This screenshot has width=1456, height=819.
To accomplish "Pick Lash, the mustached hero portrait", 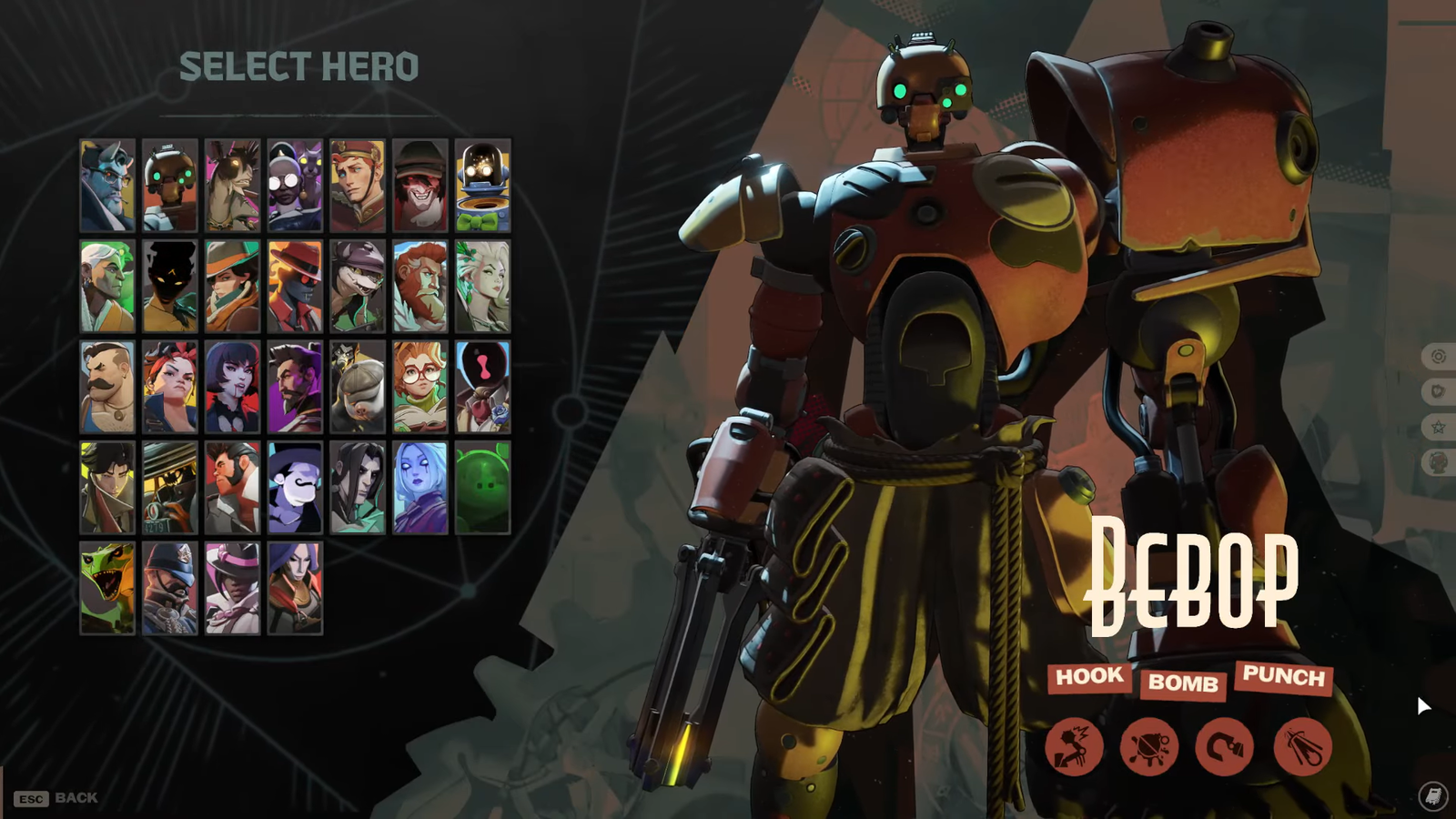I will point(107,388).
